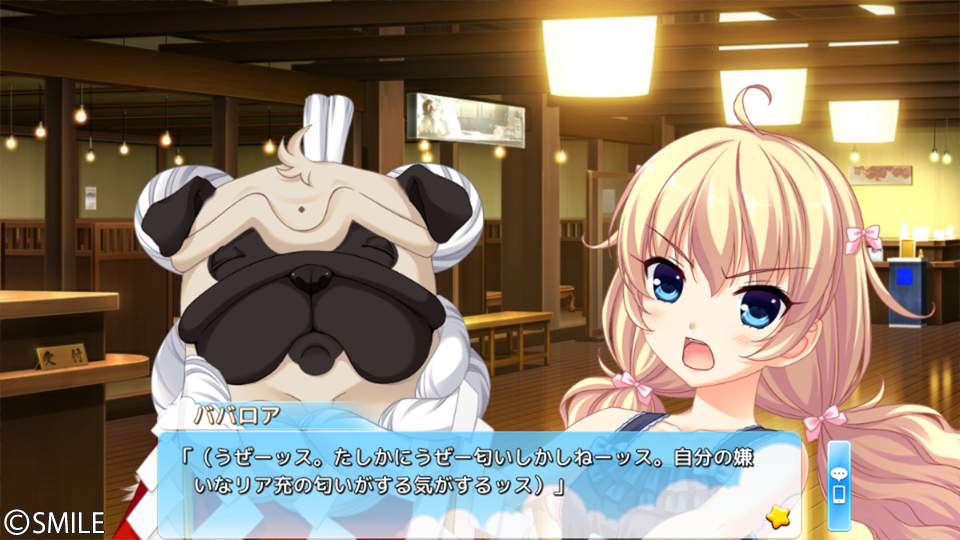Click the star to advance dialogue

(x=775, y=516)
